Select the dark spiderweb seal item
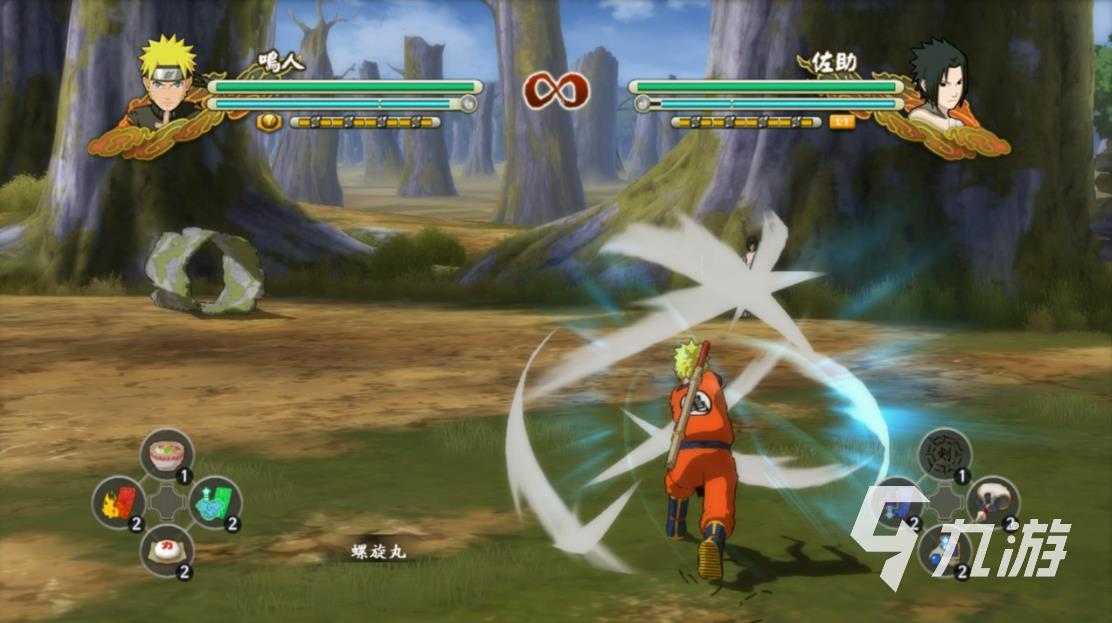 point(945,455)
